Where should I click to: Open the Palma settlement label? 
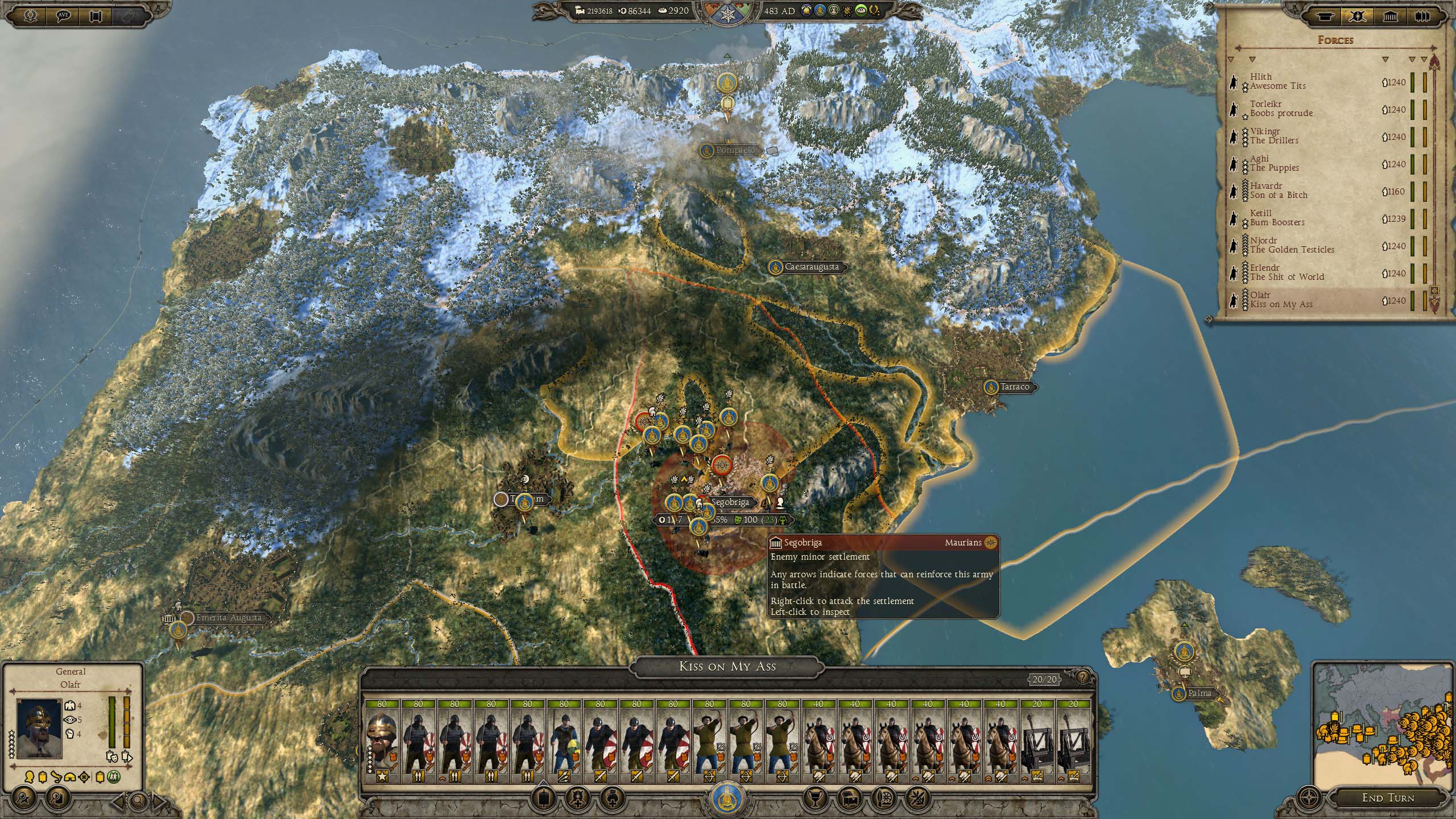tap(1199, 693)
